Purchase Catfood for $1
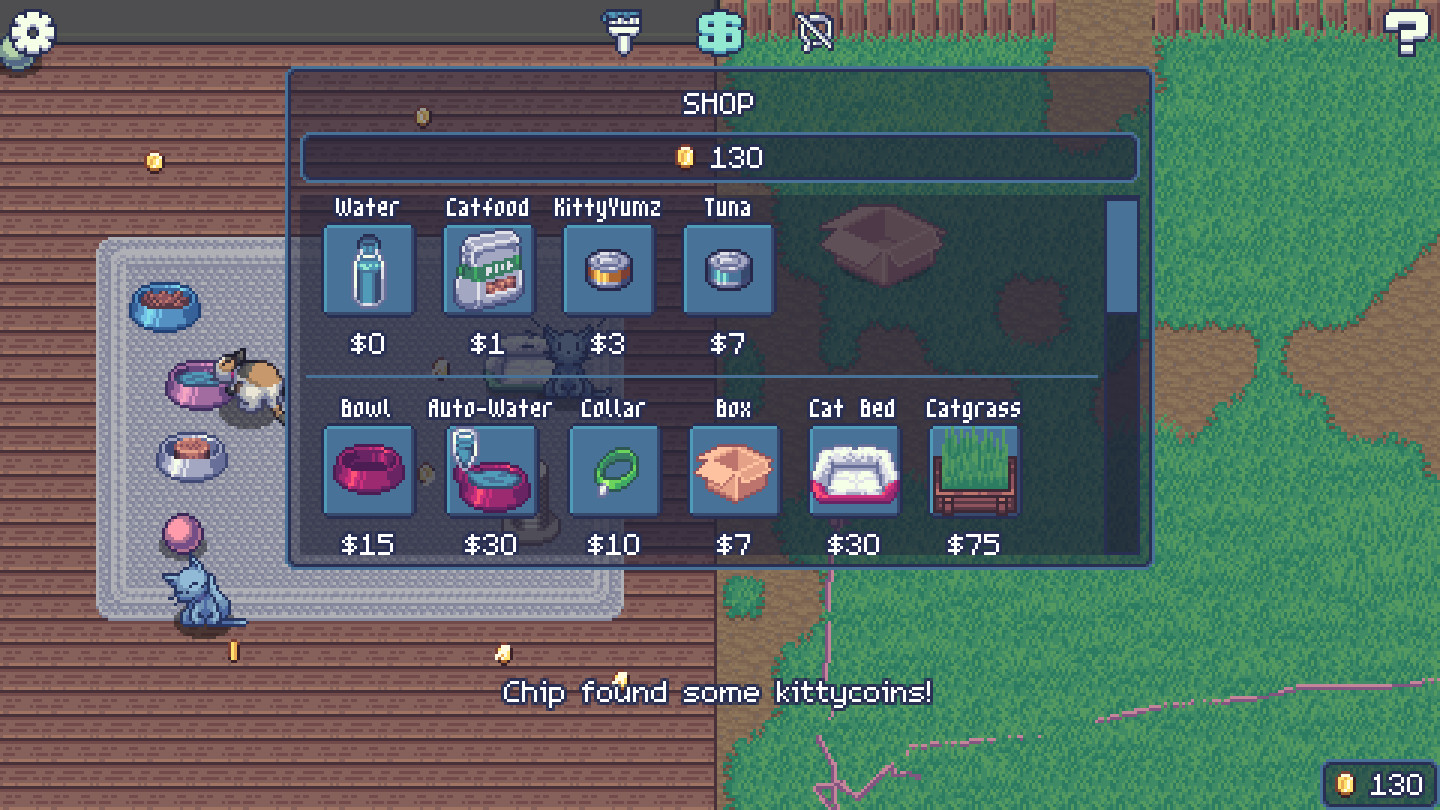1440x810 pixels. click(488, 269)
